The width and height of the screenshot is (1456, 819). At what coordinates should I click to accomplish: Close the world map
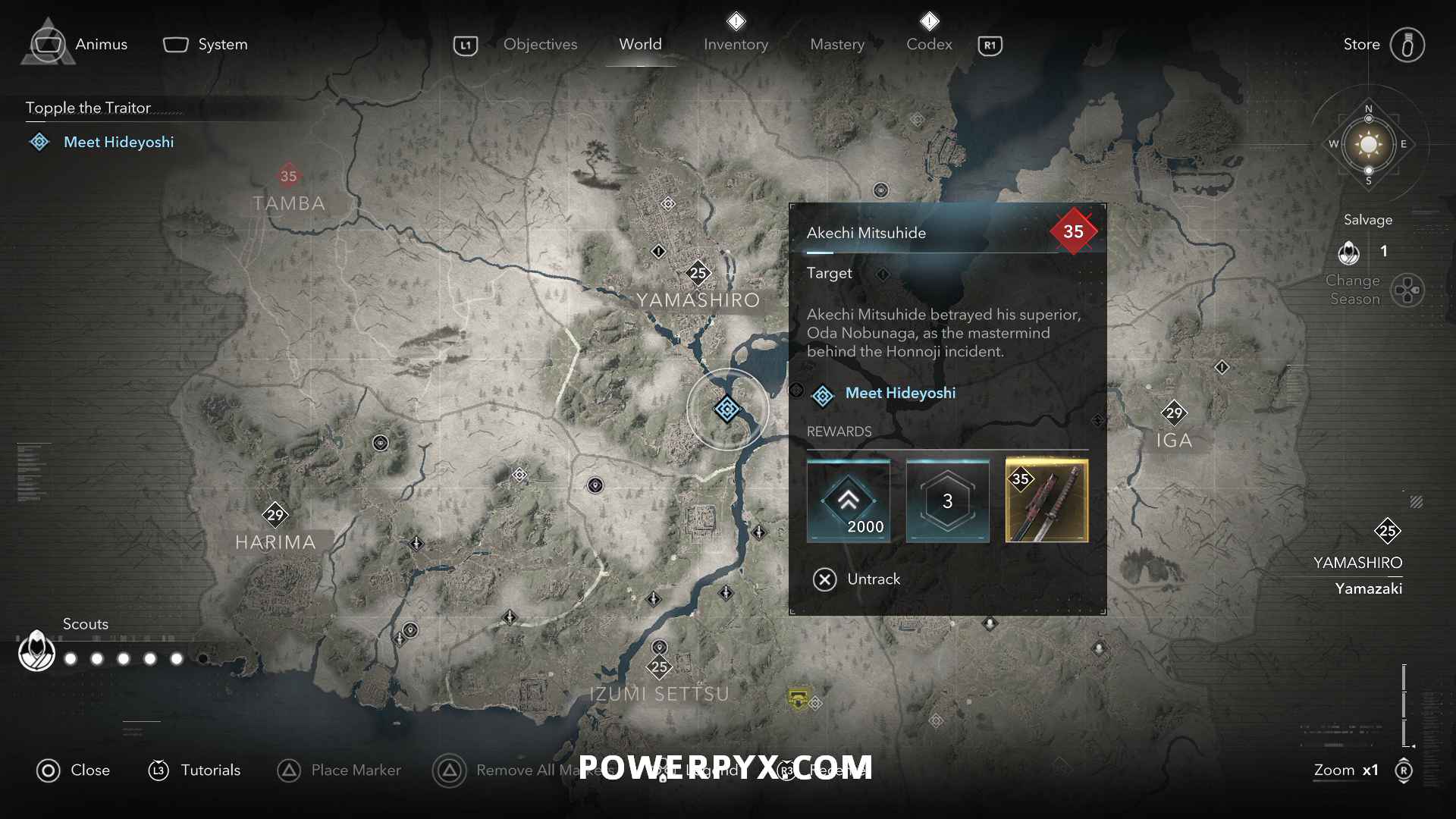coord(73,770)
